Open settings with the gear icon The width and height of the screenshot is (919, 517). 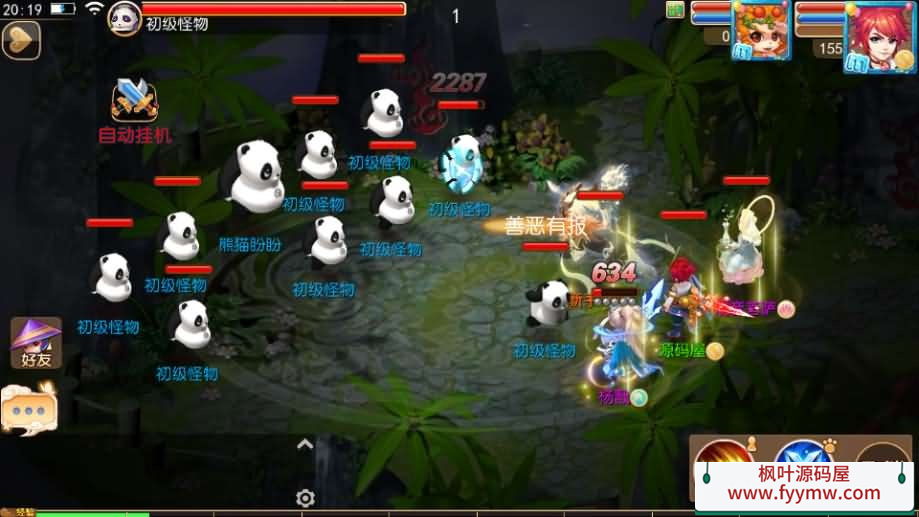306,498
